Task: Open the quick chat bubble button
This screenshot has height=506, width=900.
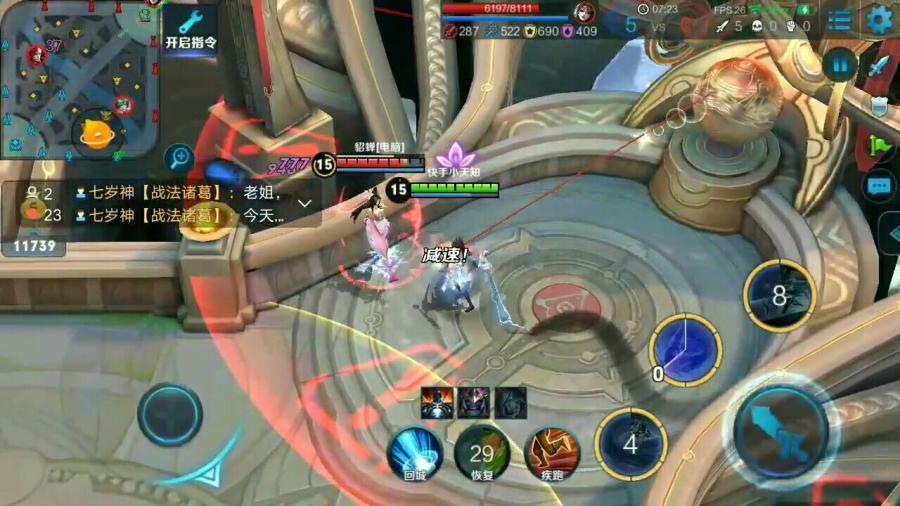Action: click(x=879, y=186)
